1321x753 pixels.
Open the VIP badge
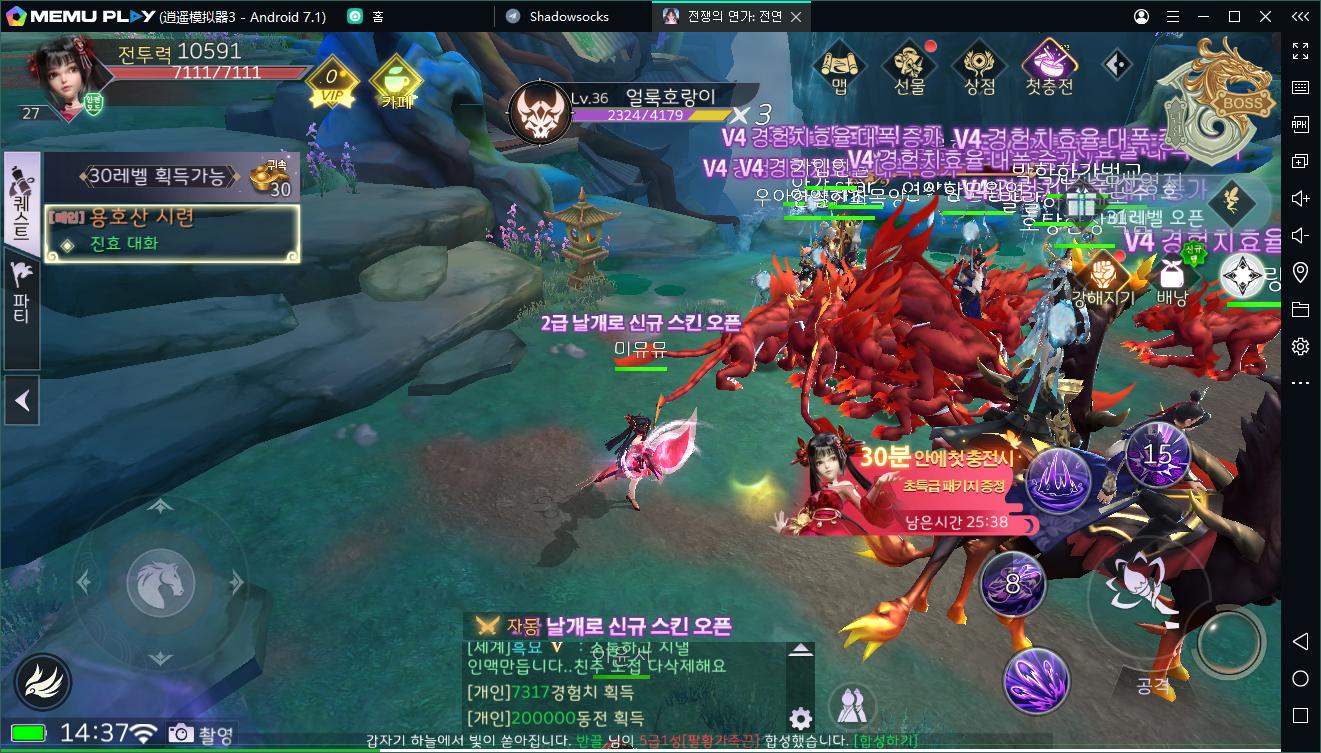click(330, 84)
